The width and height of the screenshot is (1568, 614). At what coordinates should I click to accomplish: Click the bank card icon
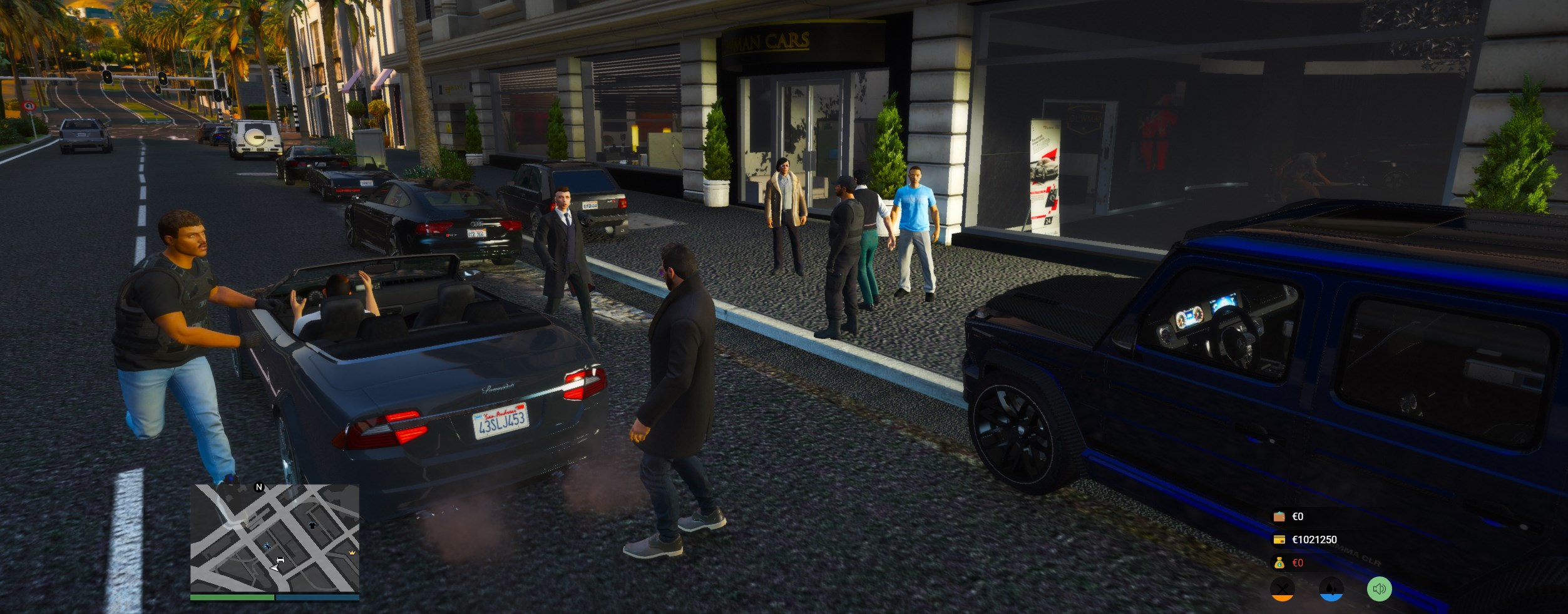tap(1279, 540)
